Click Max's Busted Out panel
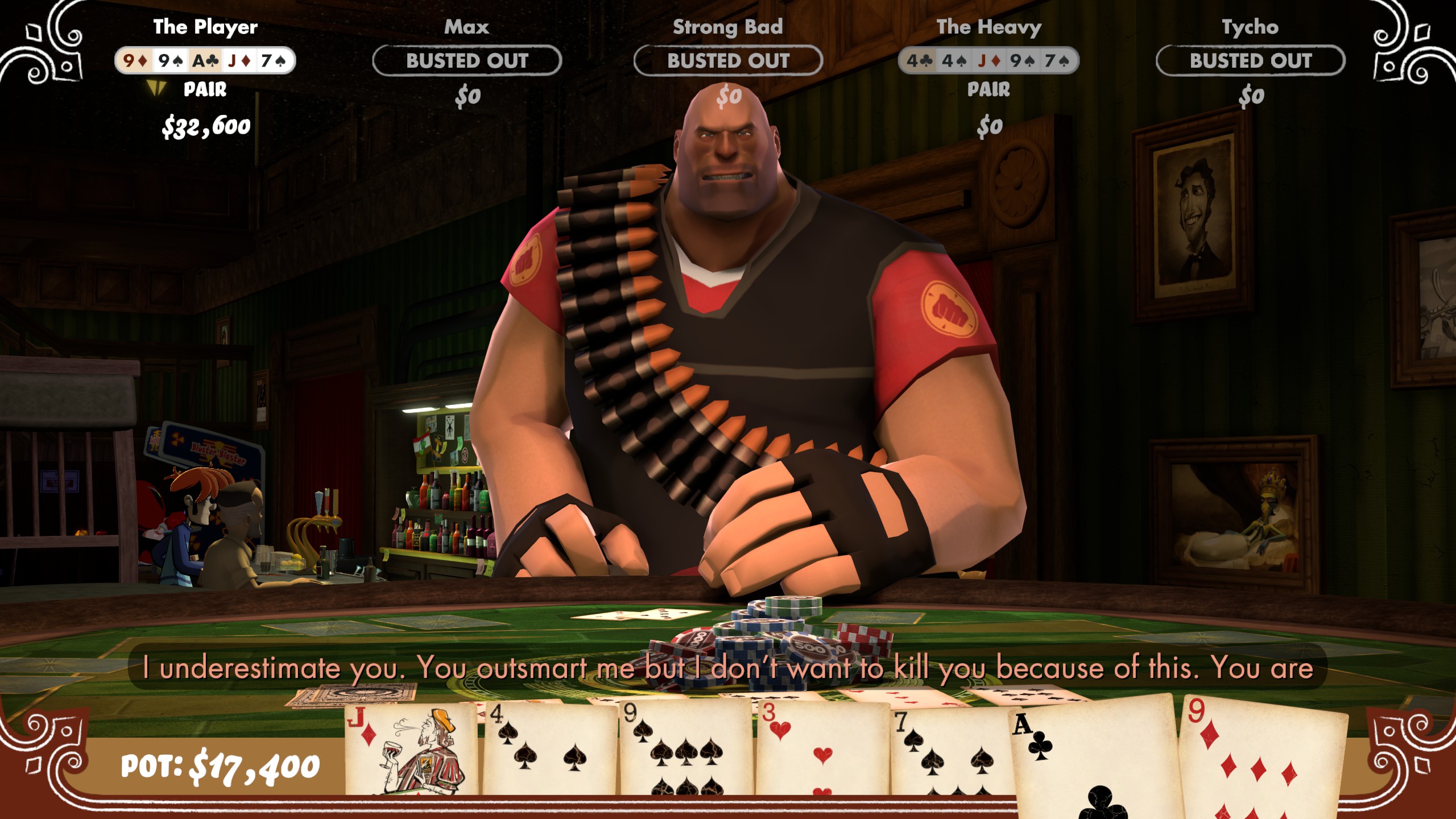 coord(467,61)
